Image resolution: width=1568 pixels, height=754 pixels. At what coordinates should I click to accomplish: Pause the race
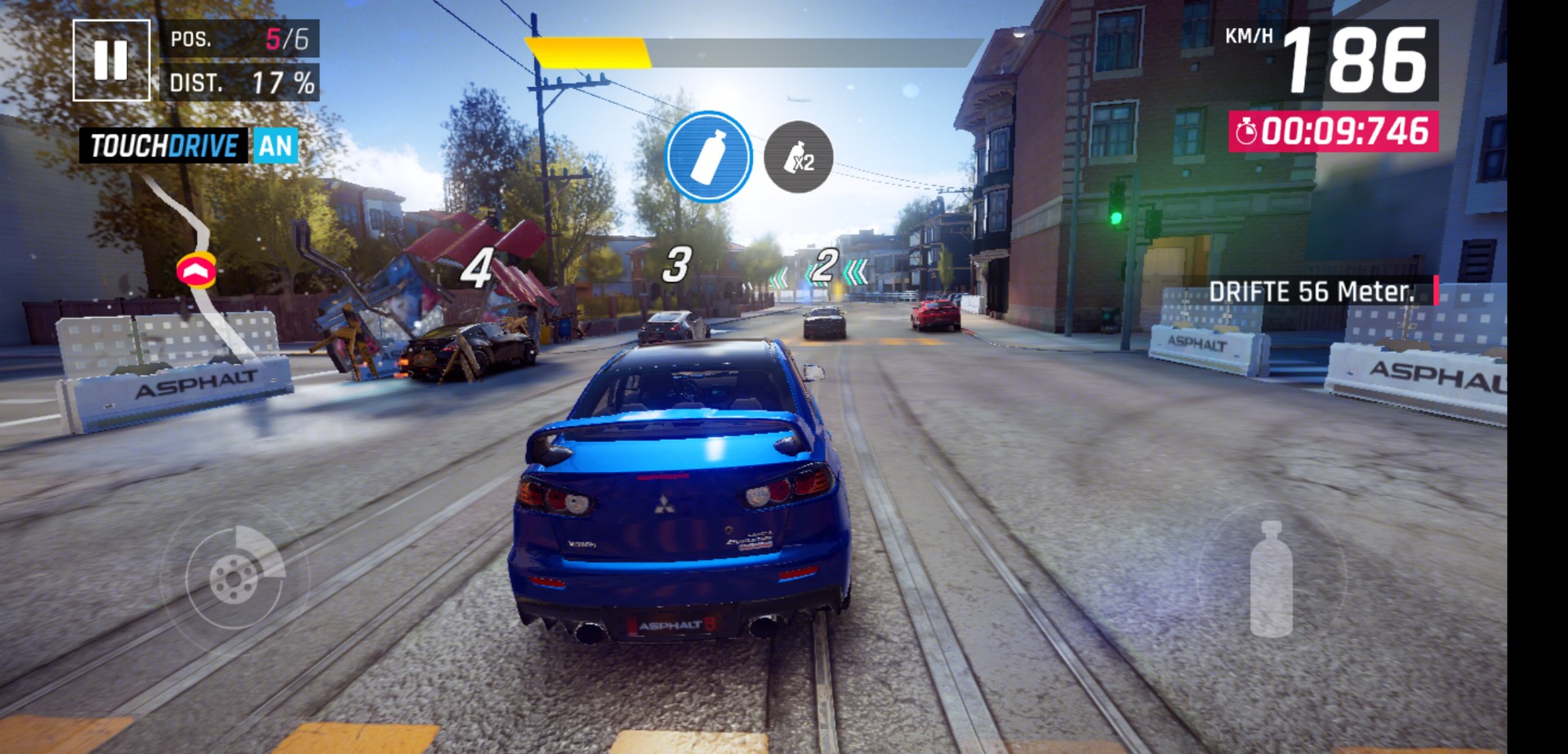tap(111, 60)
